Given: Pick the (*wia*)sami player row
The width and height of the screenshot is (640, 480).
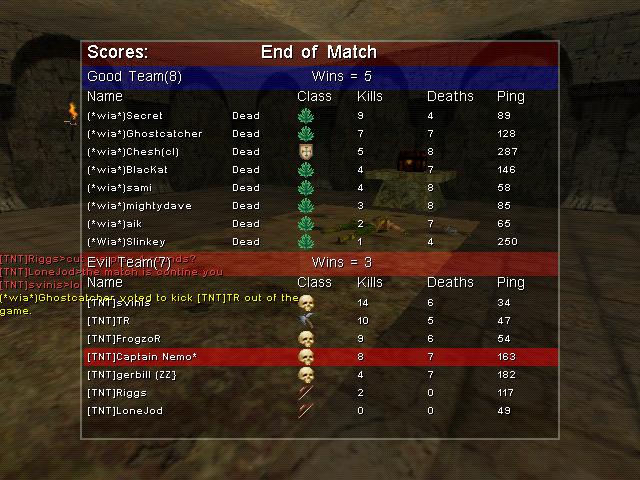Looking at the screenshot, I should click(320, 188).
